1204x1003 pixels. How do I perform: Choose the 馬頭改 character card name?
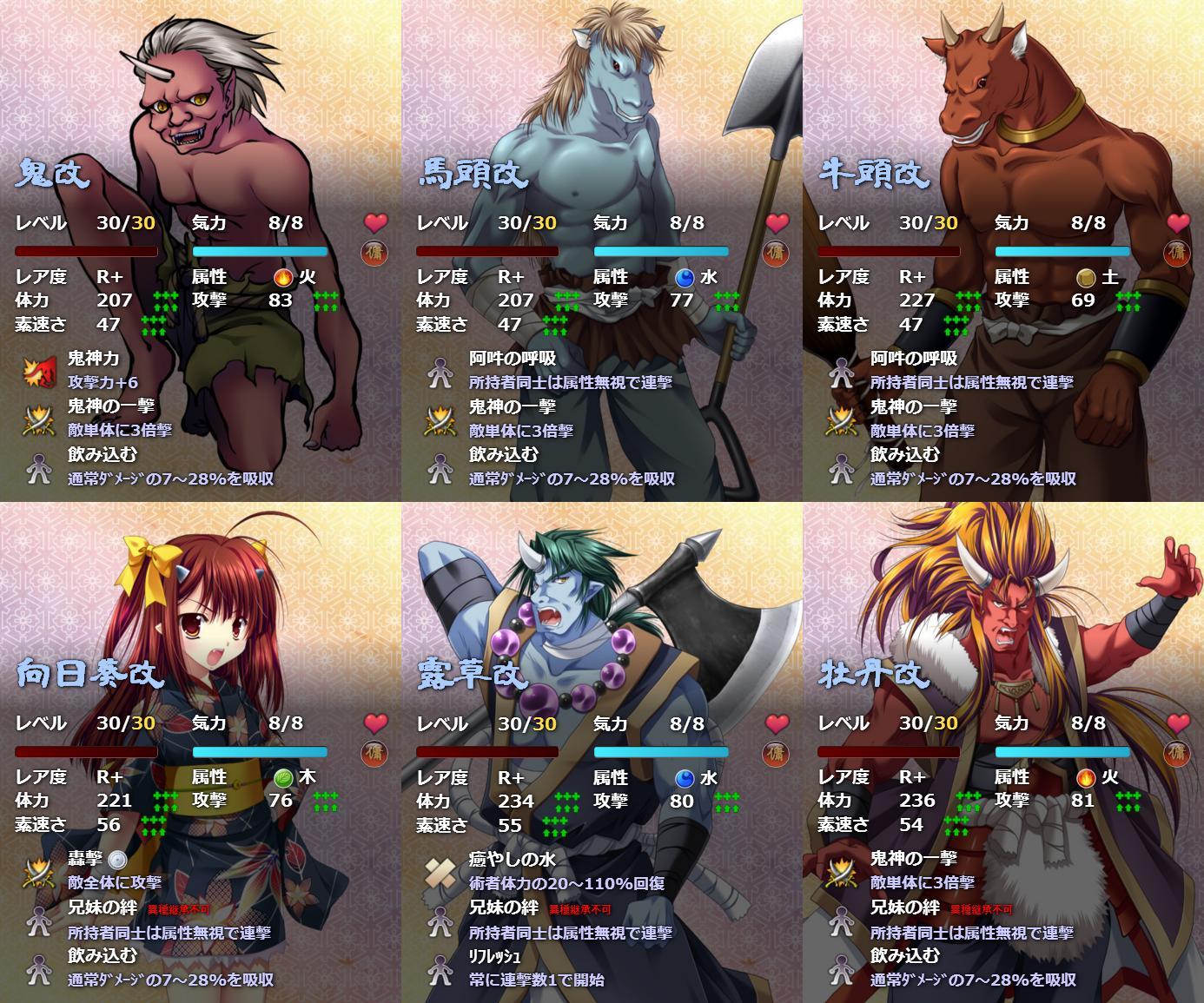(473, 174)
